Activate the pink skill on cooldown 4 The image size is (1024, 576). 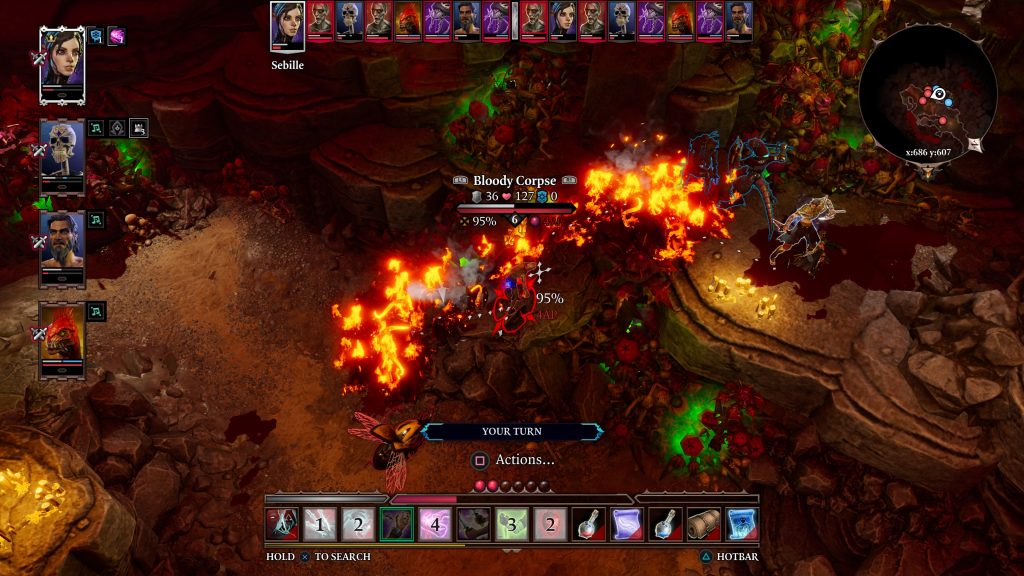tap(435, 523)
